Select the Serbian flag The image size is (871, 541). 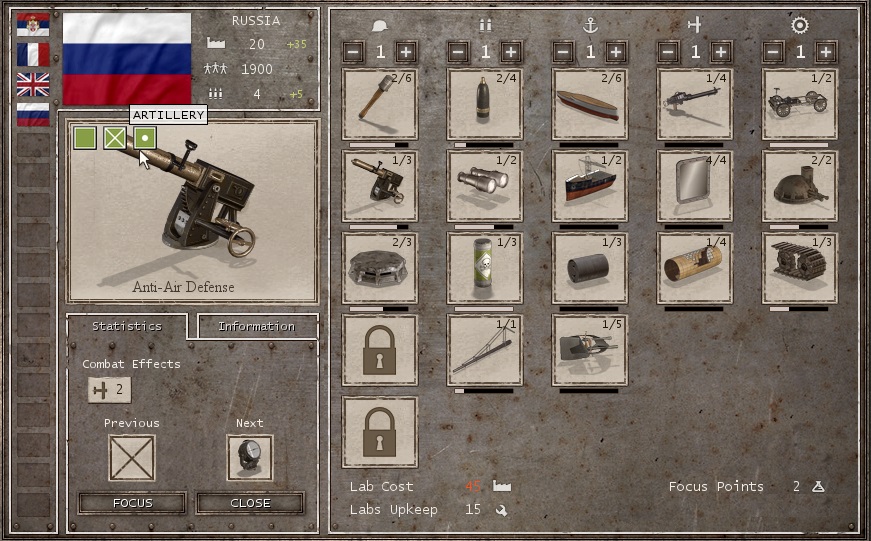33,25
